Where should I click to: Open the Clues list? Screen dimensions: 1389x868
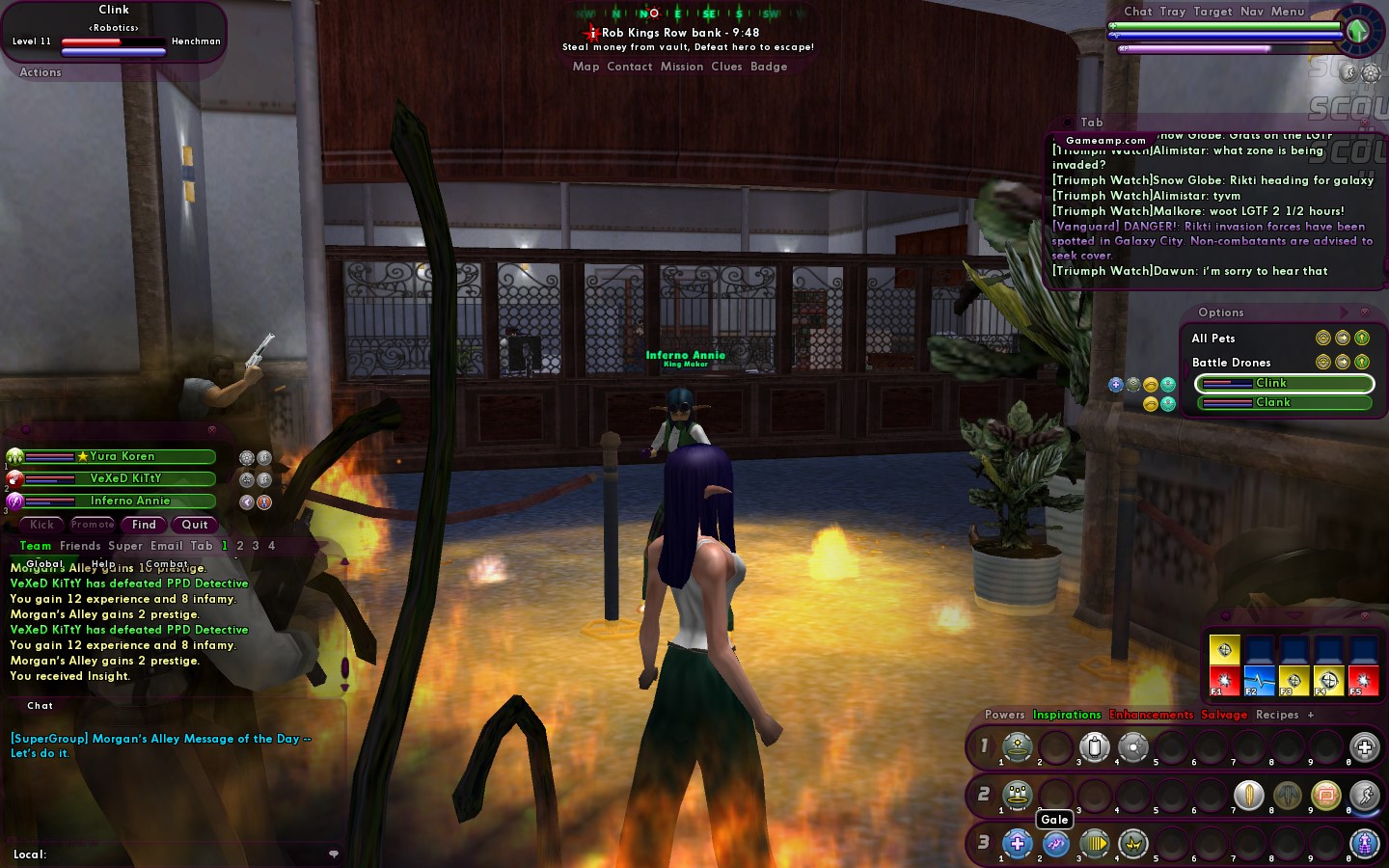click(x=726, y=67)
